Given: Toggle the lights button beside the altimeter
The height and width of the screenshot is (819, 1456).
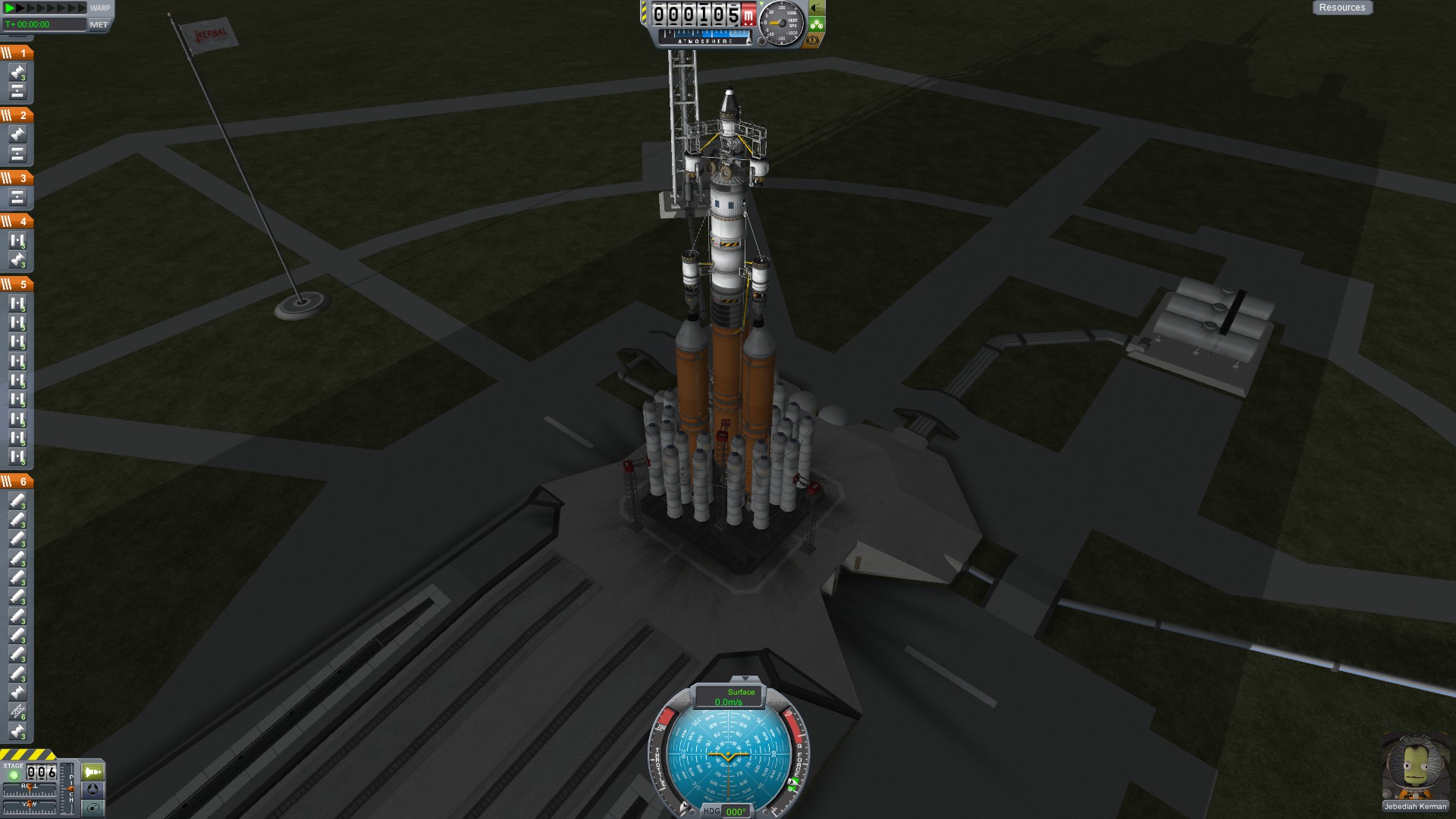Looking at the screenshot, I should click(817, 8).
